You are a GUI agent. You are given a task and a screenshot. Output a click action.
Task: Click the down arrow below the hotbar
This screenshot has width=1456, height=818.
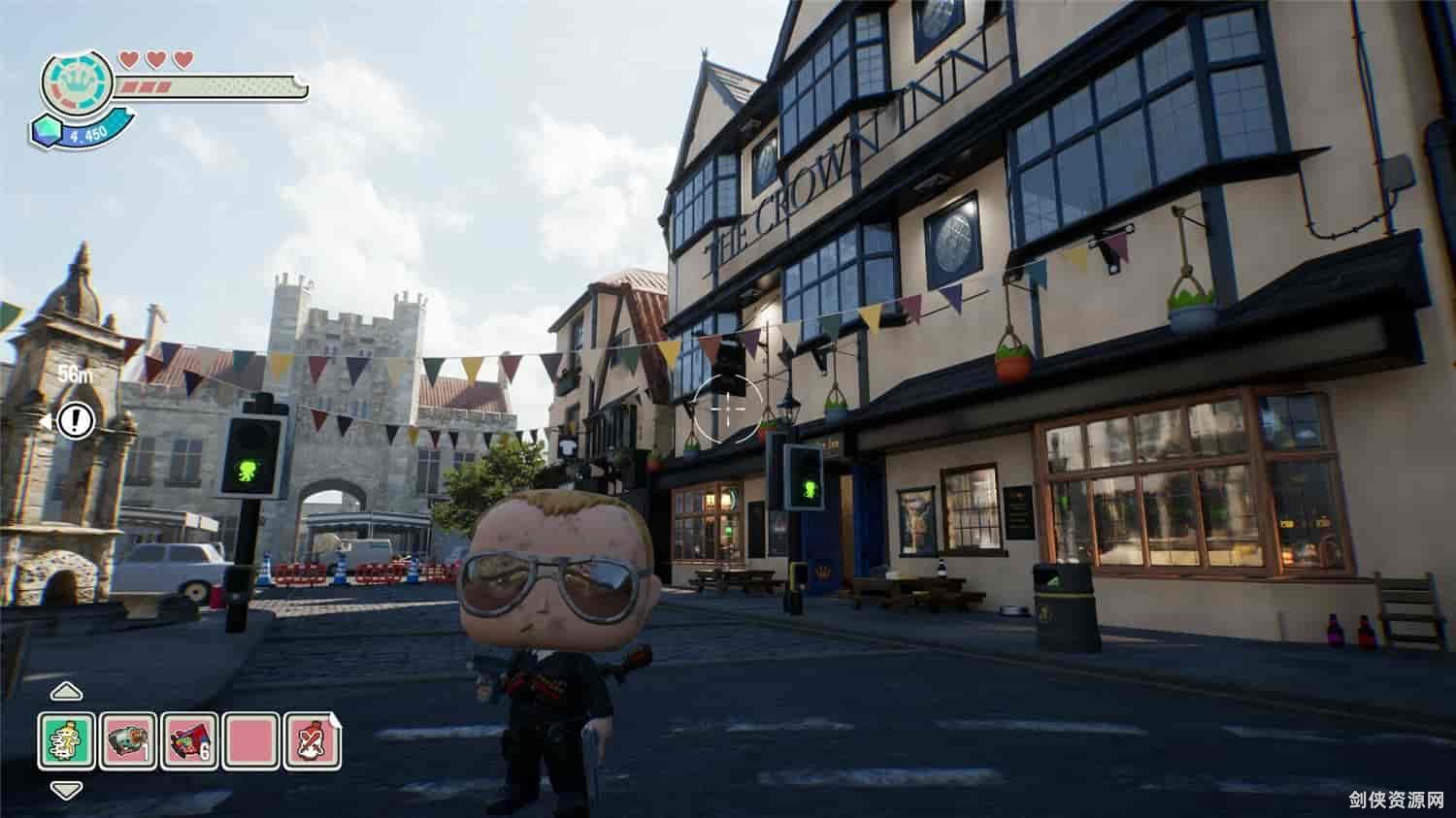[x=66, y=790]
